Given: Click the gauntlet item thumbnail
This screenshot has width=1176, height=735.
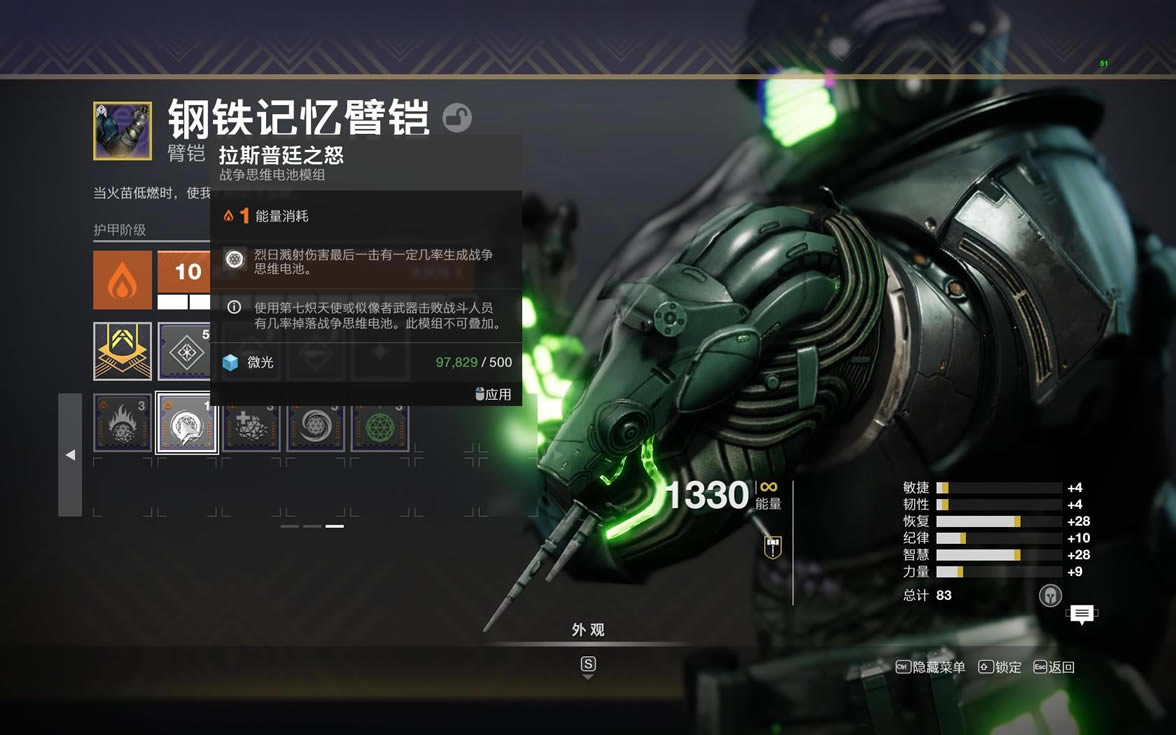Looking at the screenshot, I should pos(123,131).
